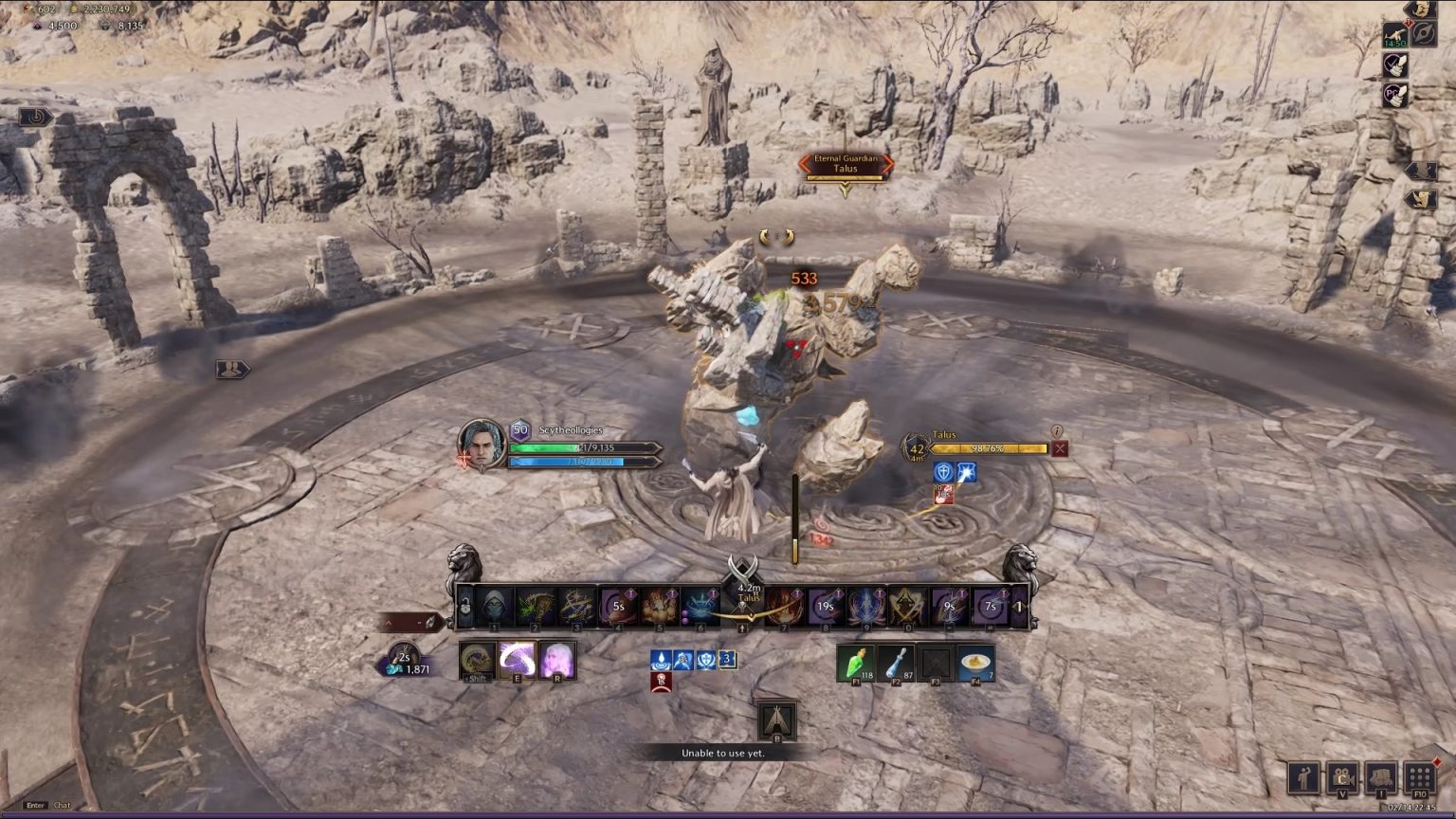Viewport: 1456px width, 819px height.
Task: Eat the food dish in slot F4
Action: (976, 664)
